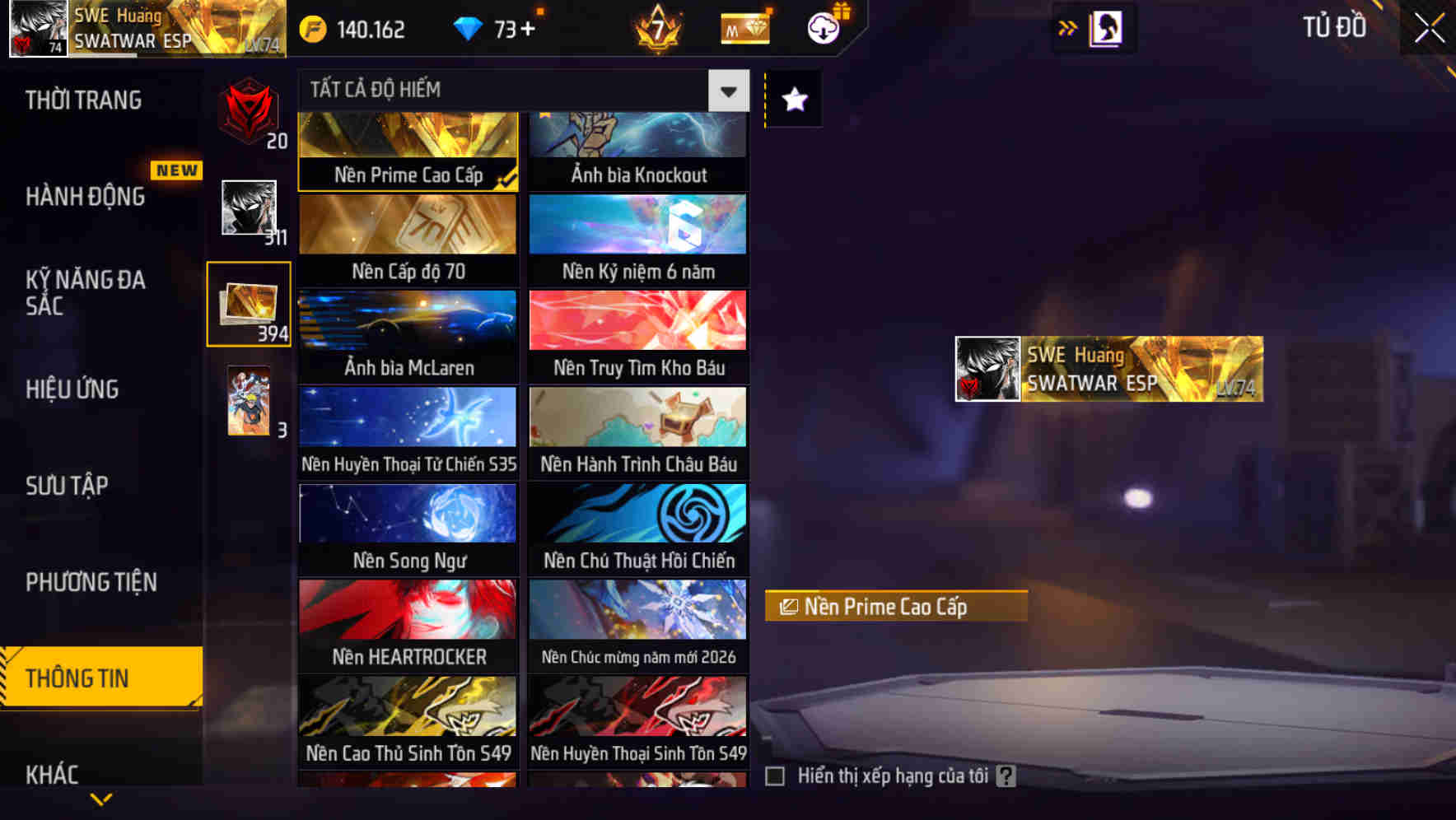Collapse the panel with the double-chevron arrows
The height and width of the screenshot is (820, 1456).
[x=1068, y=27]
